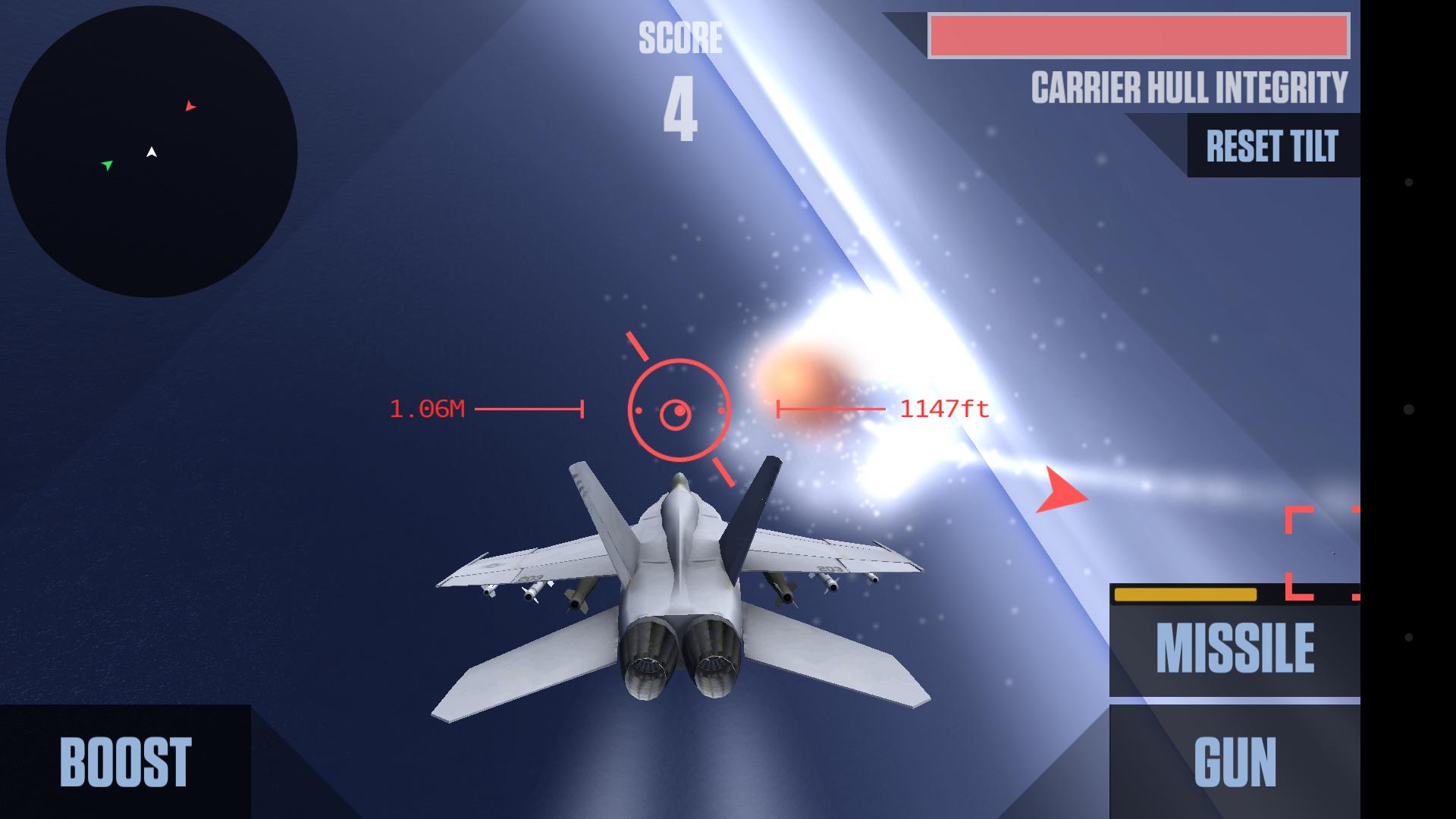Click the white player arrow on the radar
Image resolution: width=1456 pixels, height=819 pixels.
151,151
